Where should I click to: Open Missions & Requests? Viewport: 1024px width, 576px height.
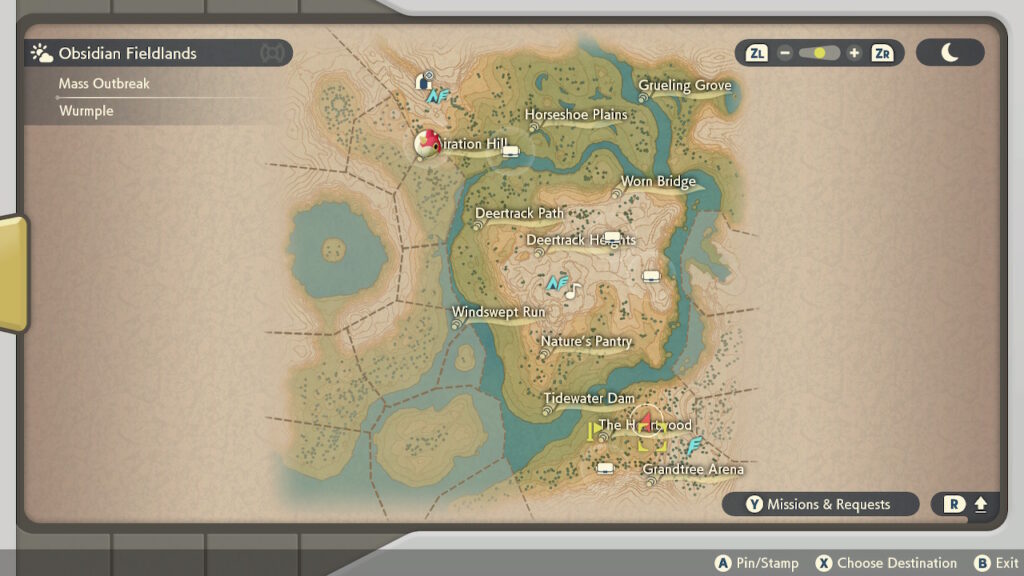coord(820,505)
